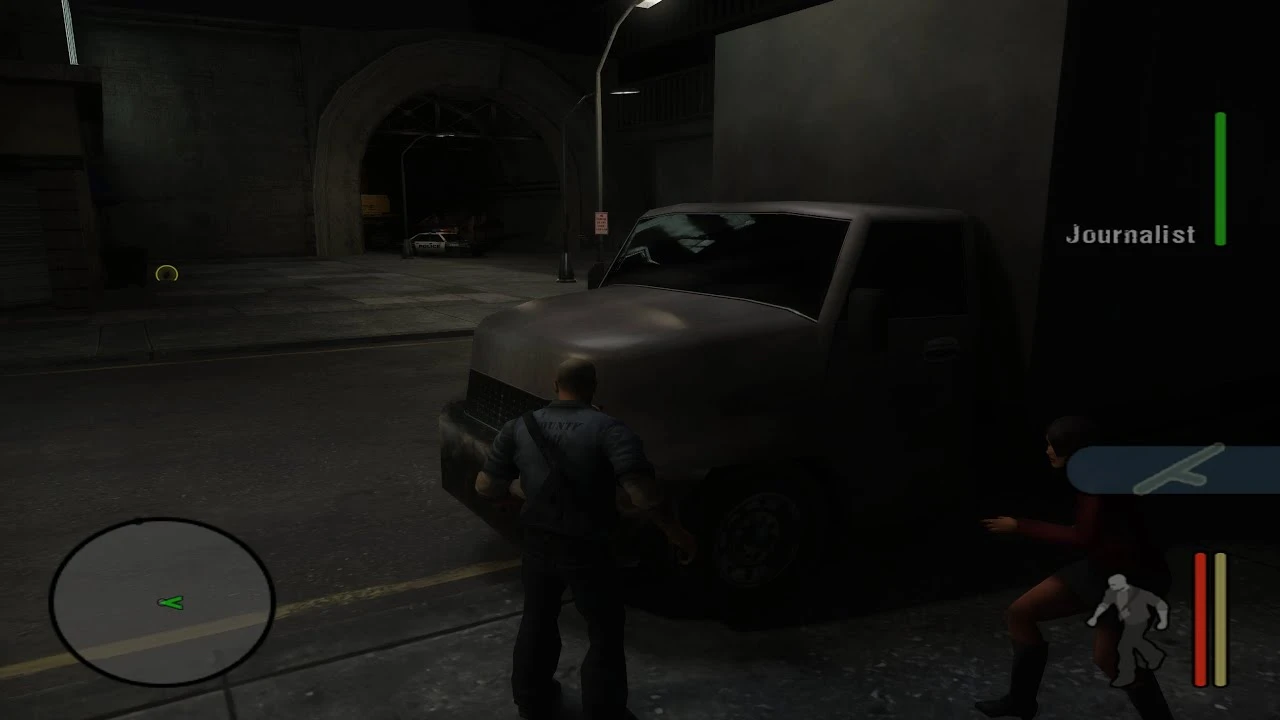Click the Journalist's green health bar
1280x720 pixels.
(1220, 180)
